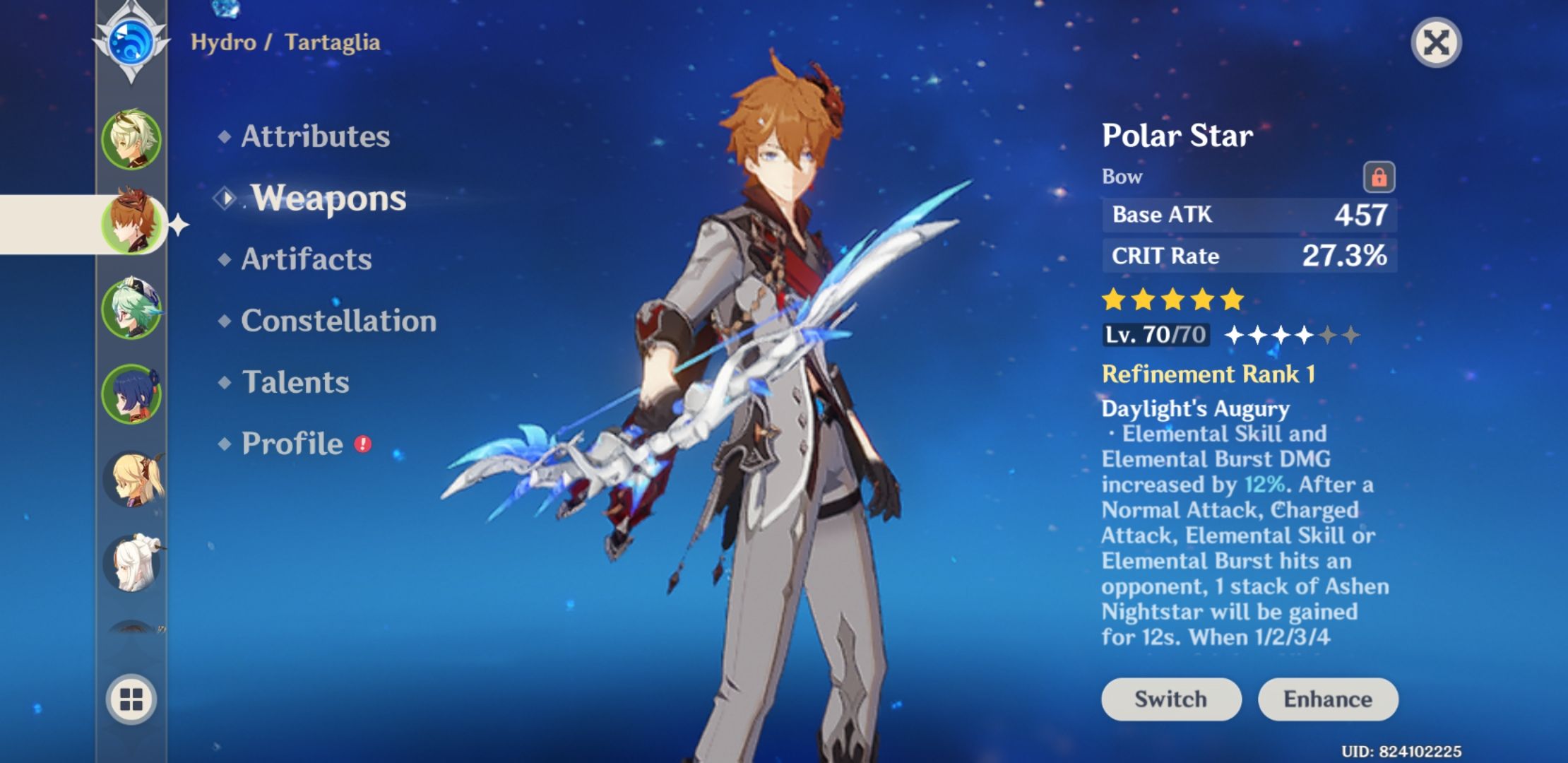The height and width of the screenshot is (763, 1568).
Task: Select the currently highlighted Weapons tab
Action: pos(329,198)
